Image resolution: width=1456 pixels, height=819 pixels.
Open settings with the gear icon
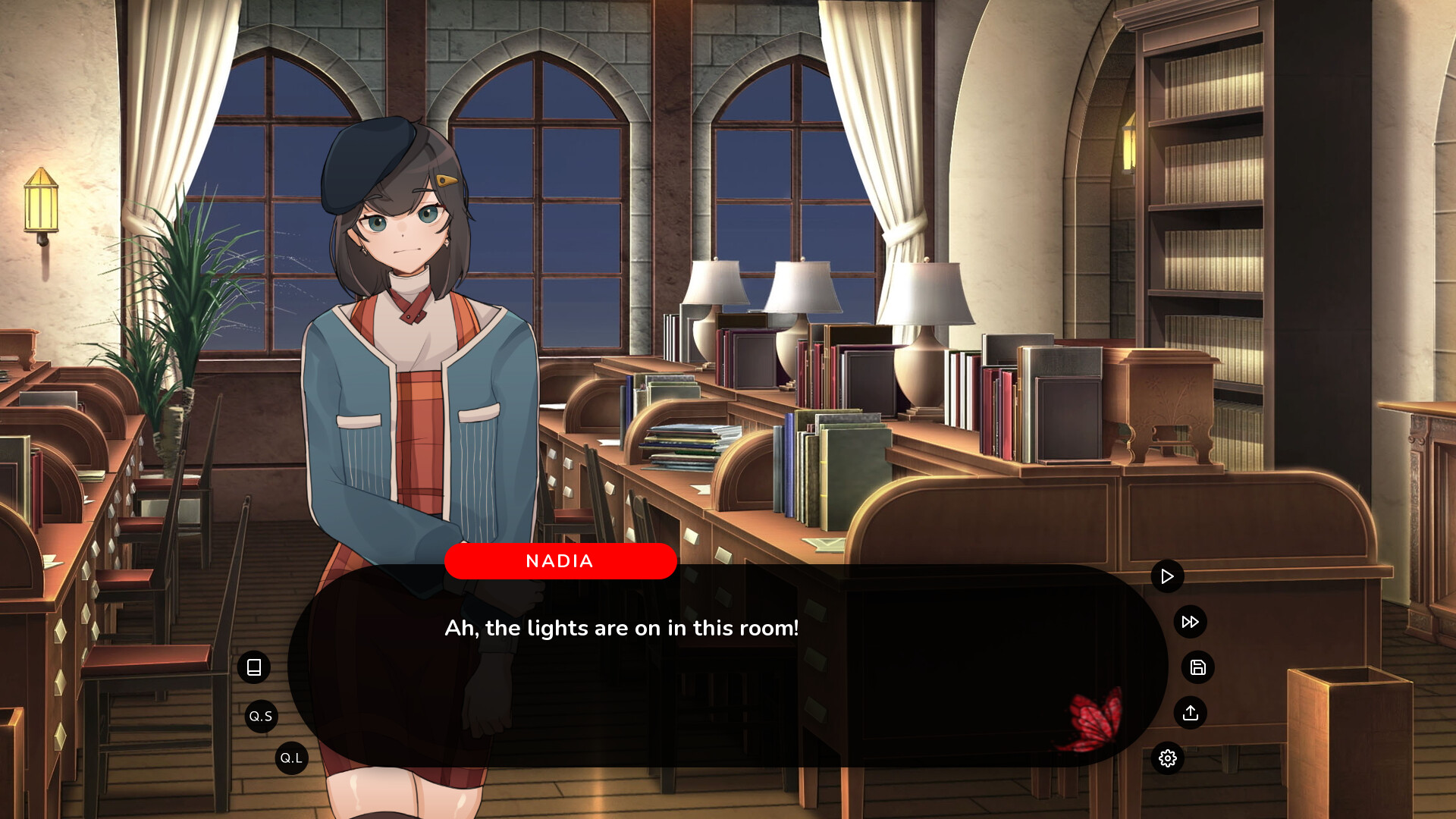click(x=1167, y=758)
